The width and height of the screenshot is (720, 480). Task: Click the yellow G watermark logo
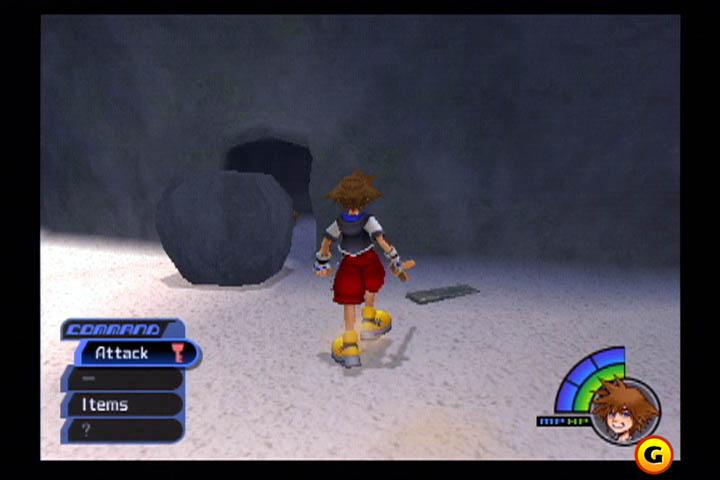pyautogui.click(x=654, y=455)
